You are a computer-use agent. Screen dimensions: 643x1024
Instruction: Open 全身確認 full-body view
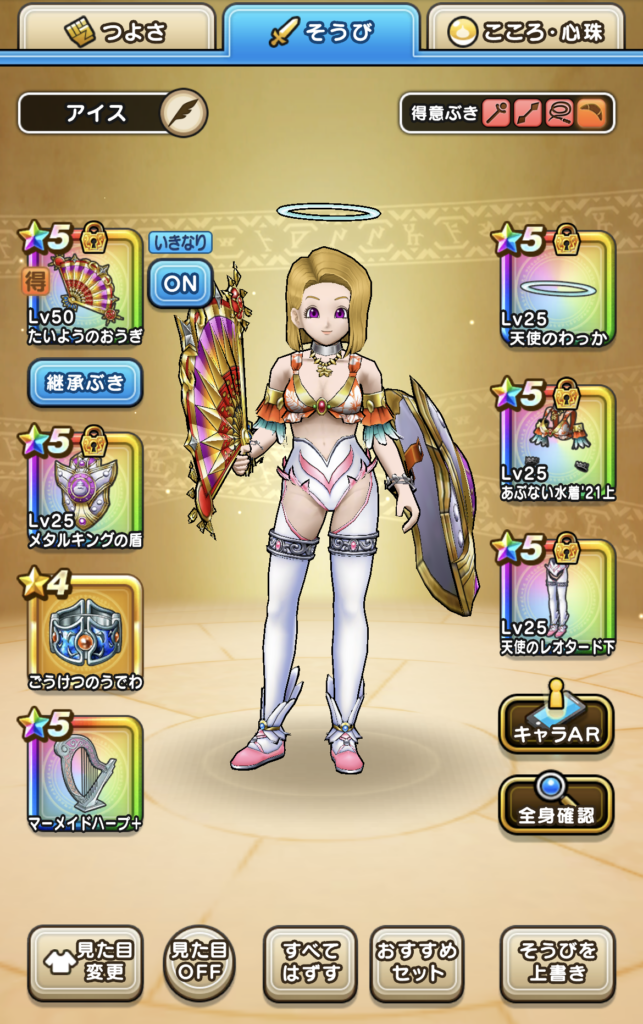556,803
